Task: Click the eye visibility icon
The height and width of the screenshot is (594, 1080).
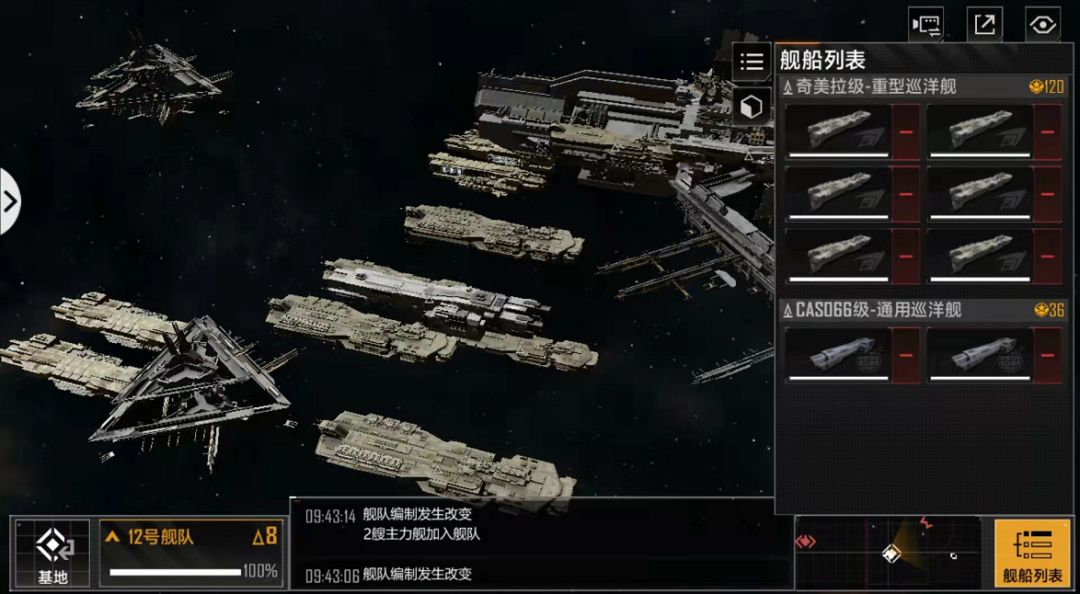Action: click(x=1043, y=24)
